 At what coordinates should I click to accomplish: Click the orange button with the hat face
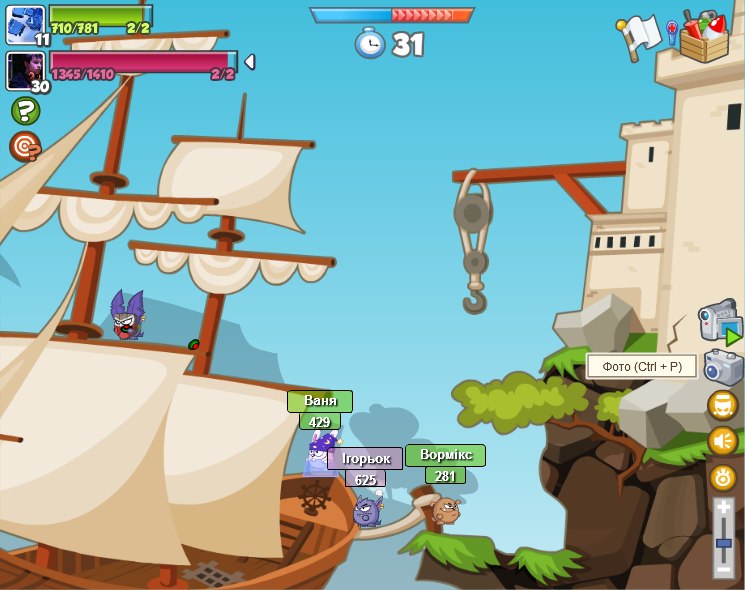pos(723,405)
